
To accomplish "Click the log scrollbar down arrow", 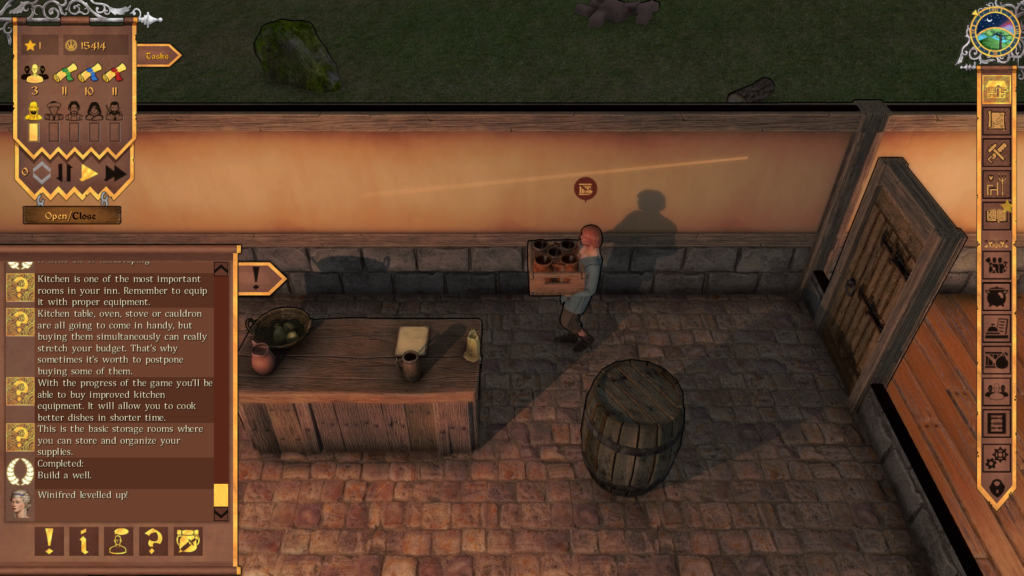I will pos(221,514).
